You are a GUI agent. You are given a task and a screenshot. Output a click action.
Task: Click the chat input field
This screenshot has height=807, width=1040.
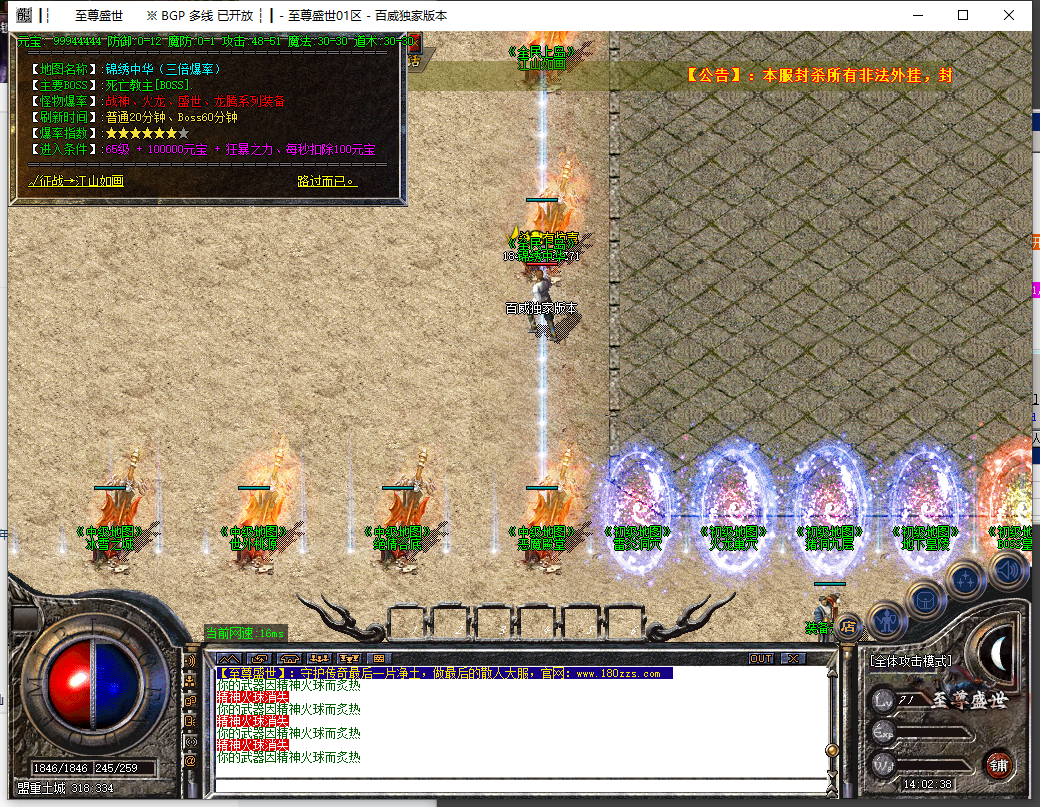[x=520, y=784]
